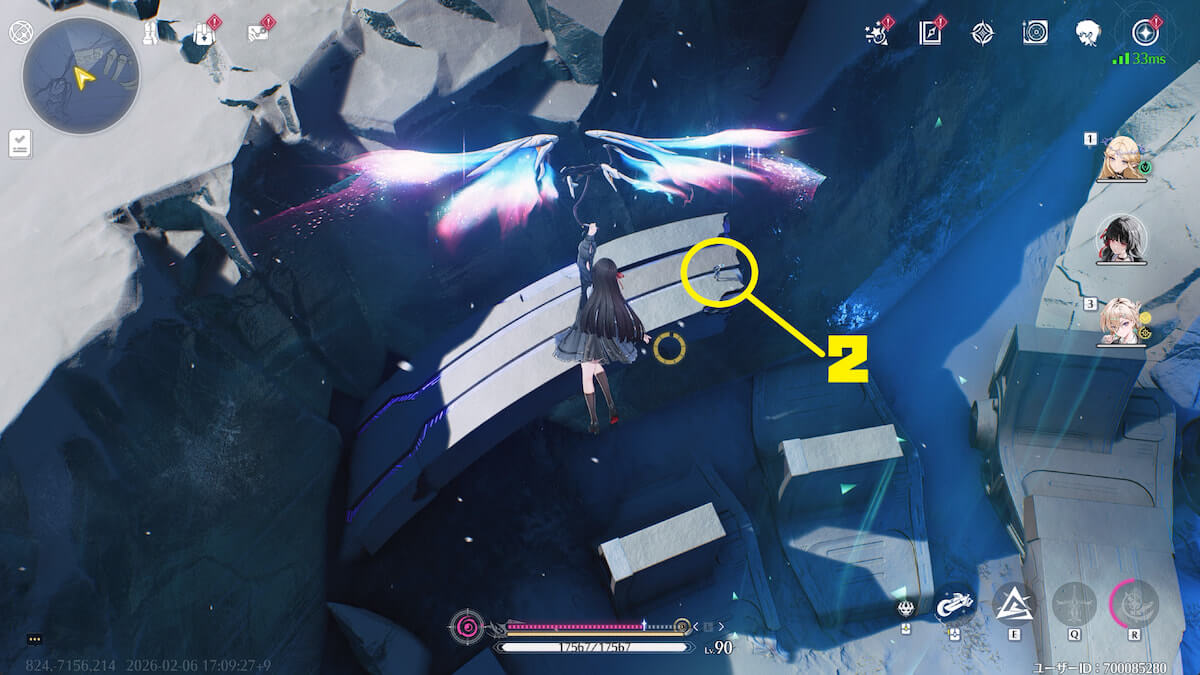Open the mail envelope icon

[x=258, y=34]
